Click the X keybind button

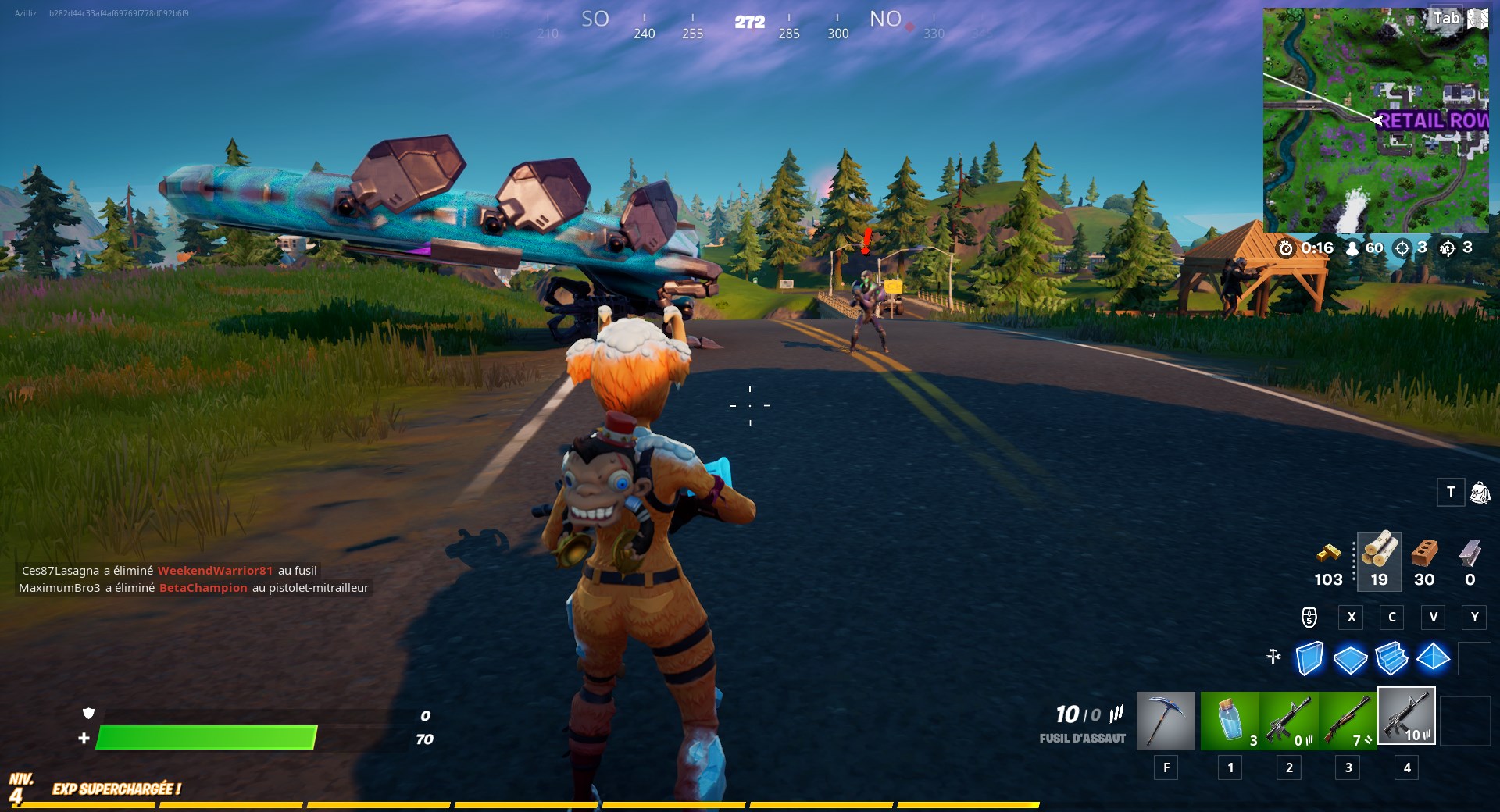pyautogui.click(x=1351, y=618)
